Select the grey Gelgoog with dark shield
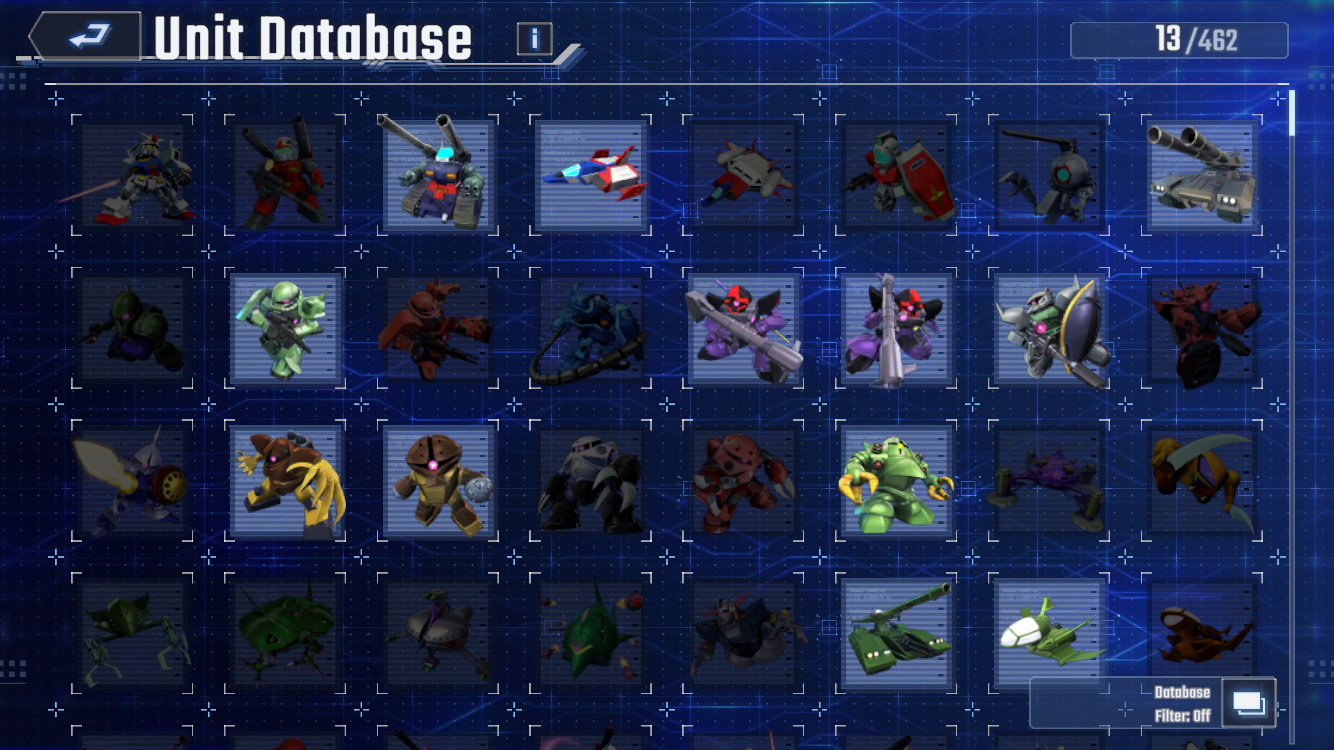Screen dimensions: 1334x750 tap(1050, 329)
